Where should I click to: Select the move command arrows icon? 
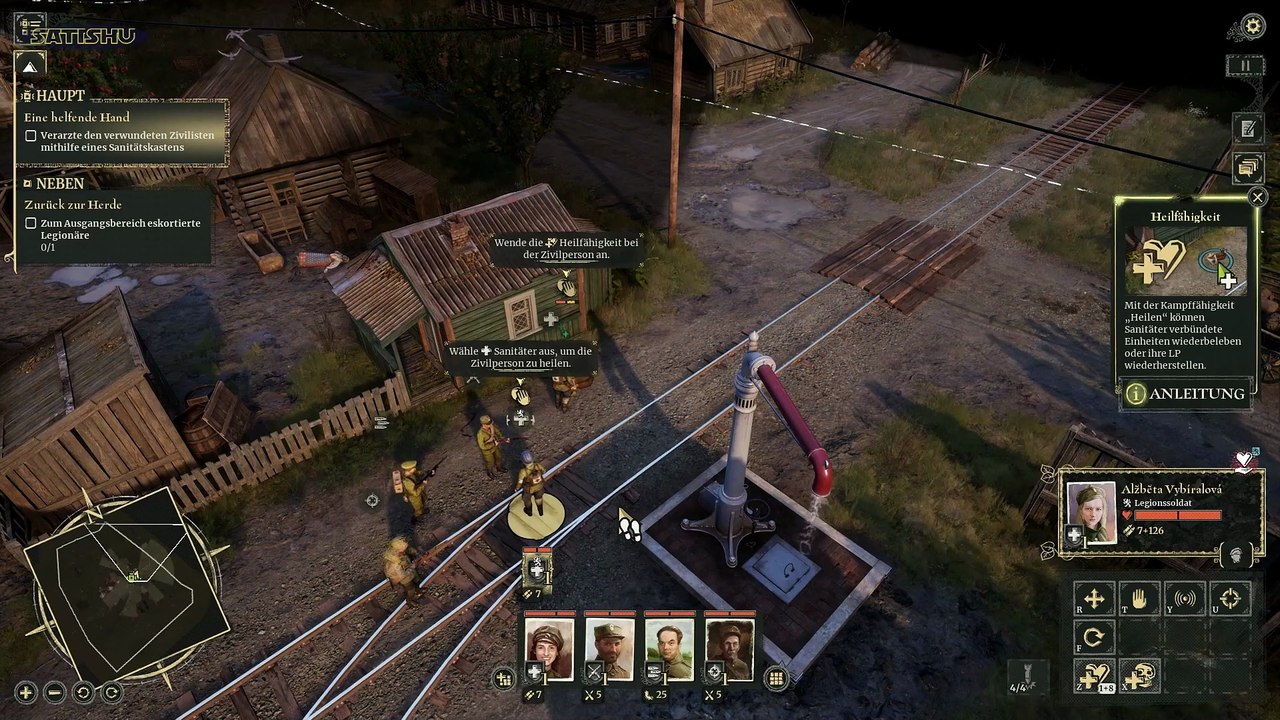pyautogui.click(x=1094, y=599)
